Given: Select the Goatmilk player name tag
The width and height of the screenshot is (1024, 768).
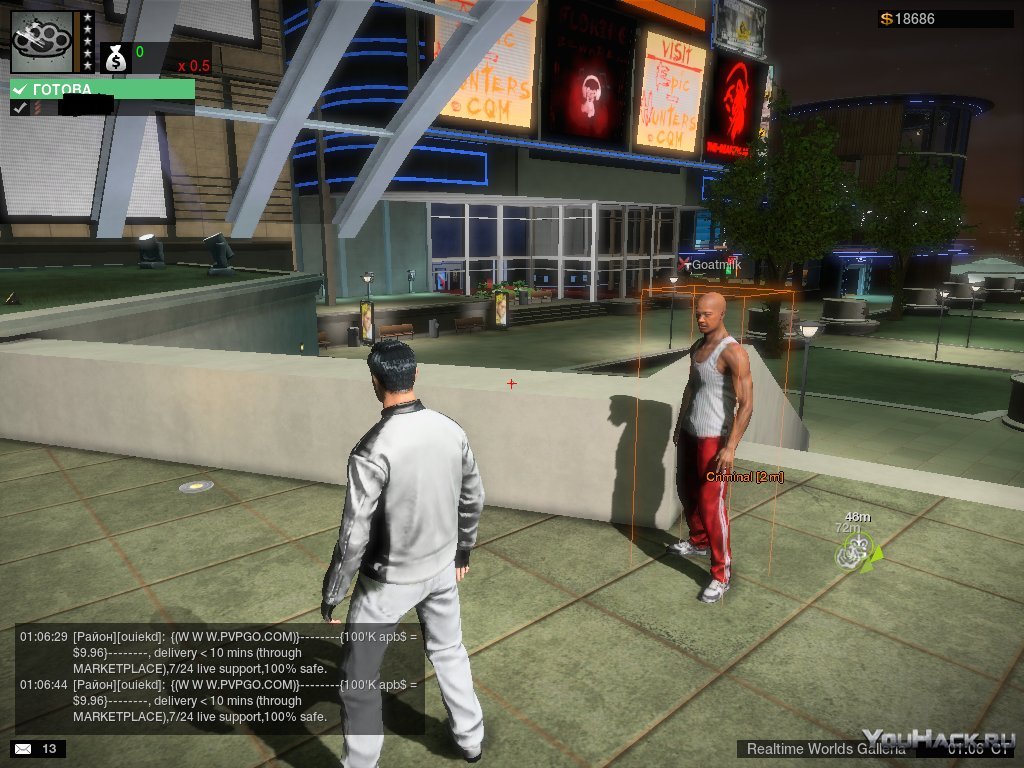Looking at the screenshot, I should click(x=711, y=264).
